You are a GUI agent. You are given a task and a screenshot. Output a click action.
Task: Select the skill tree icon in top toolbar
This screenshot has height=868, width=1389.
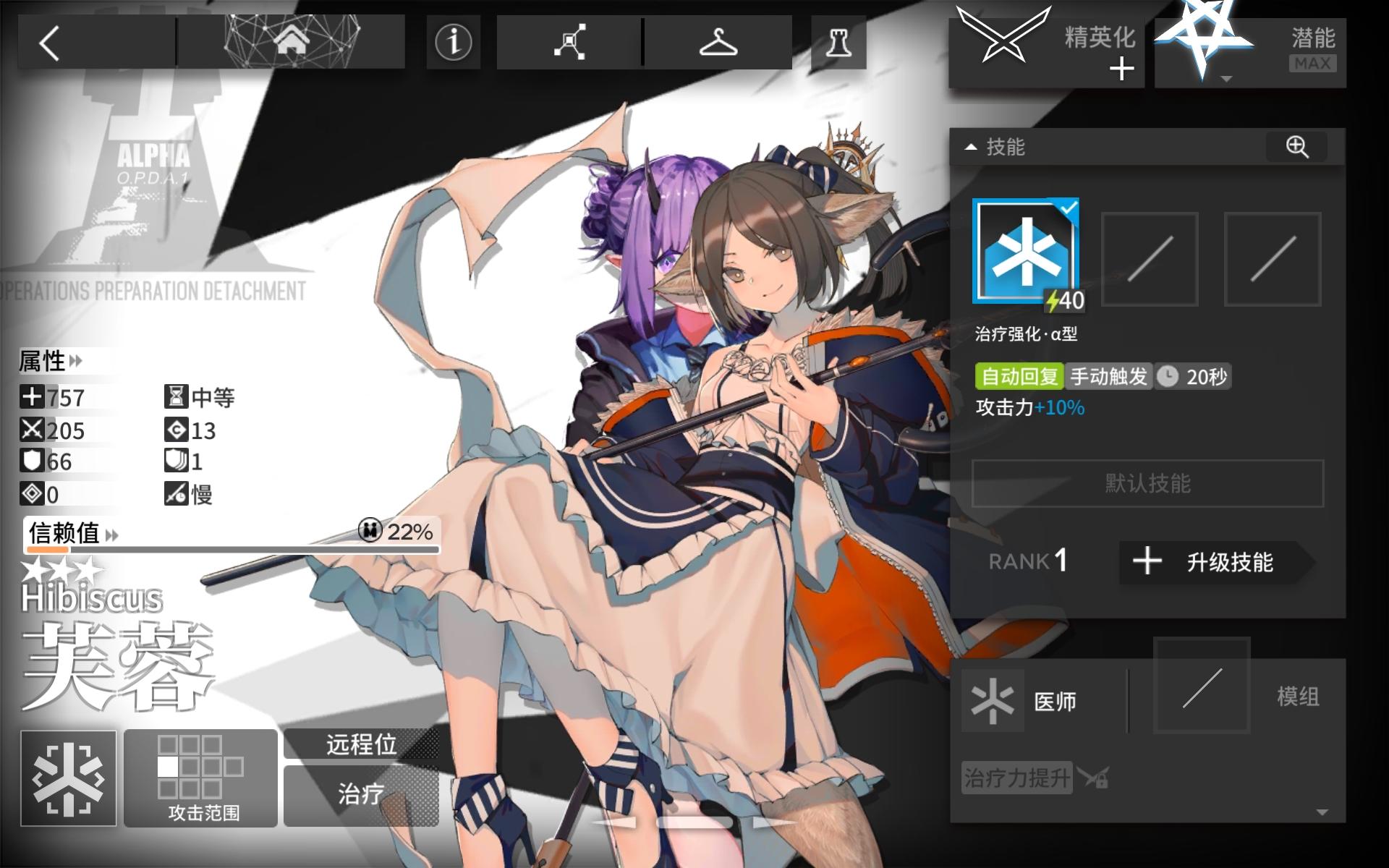coord(569,41)
